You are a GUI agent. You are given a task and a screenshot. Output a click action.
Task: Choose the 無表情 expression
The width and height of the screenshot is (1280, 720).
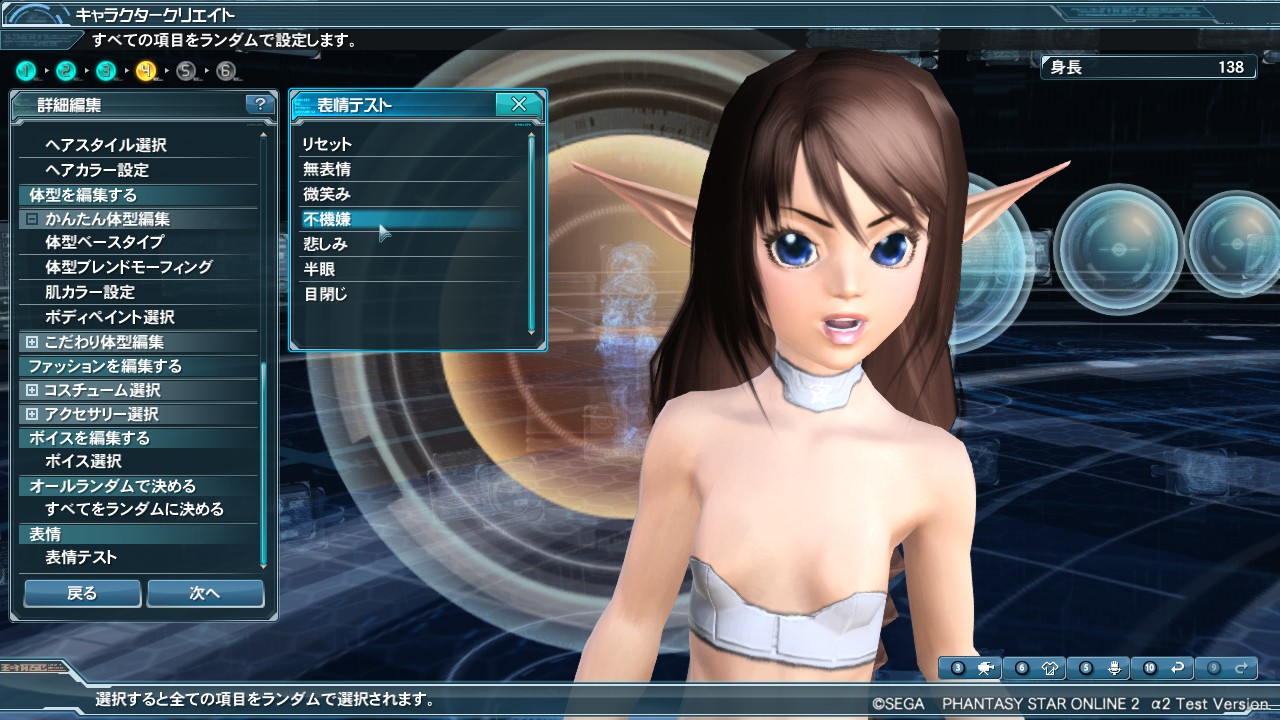pyautogui.click(x=327, y=169)
